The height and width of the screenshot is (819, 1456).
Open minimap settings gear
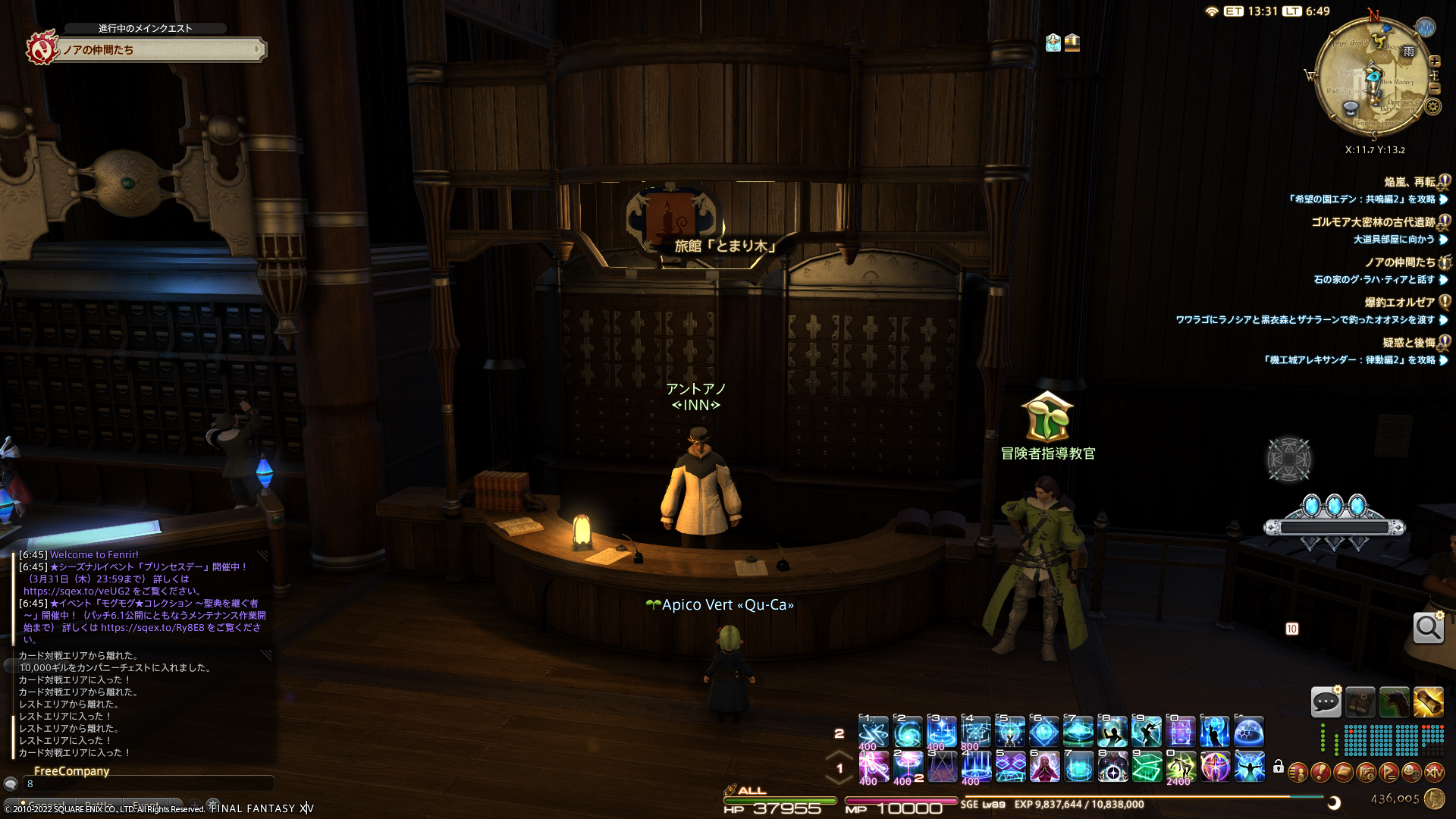click(1432, 106)
